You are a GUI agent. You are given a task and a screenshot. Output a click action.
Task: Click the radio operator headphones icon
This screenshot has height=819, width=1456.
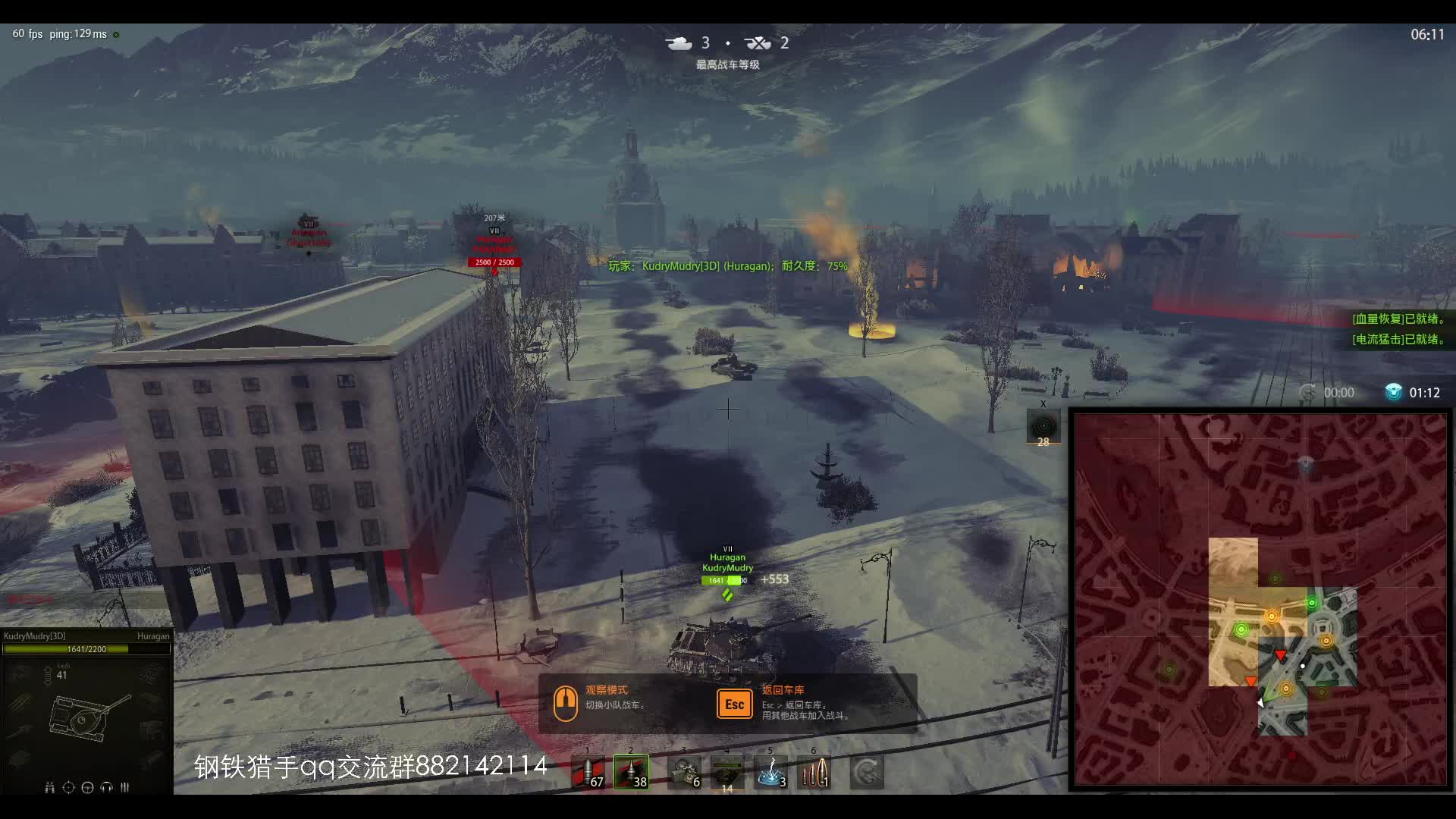106,788
